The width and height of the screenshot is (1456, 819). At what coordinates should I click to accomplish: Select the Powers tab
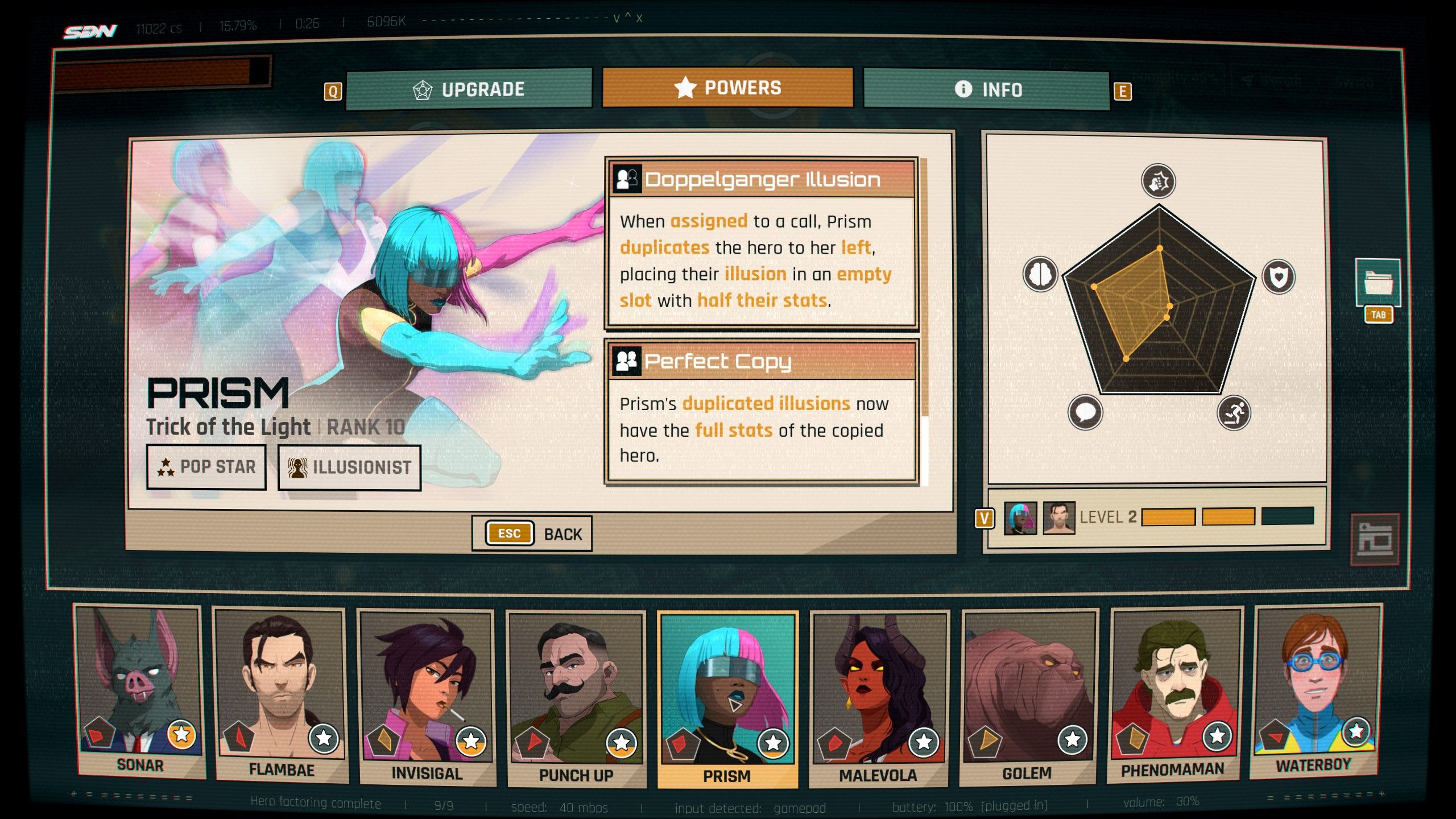click(x=727, y=88)
